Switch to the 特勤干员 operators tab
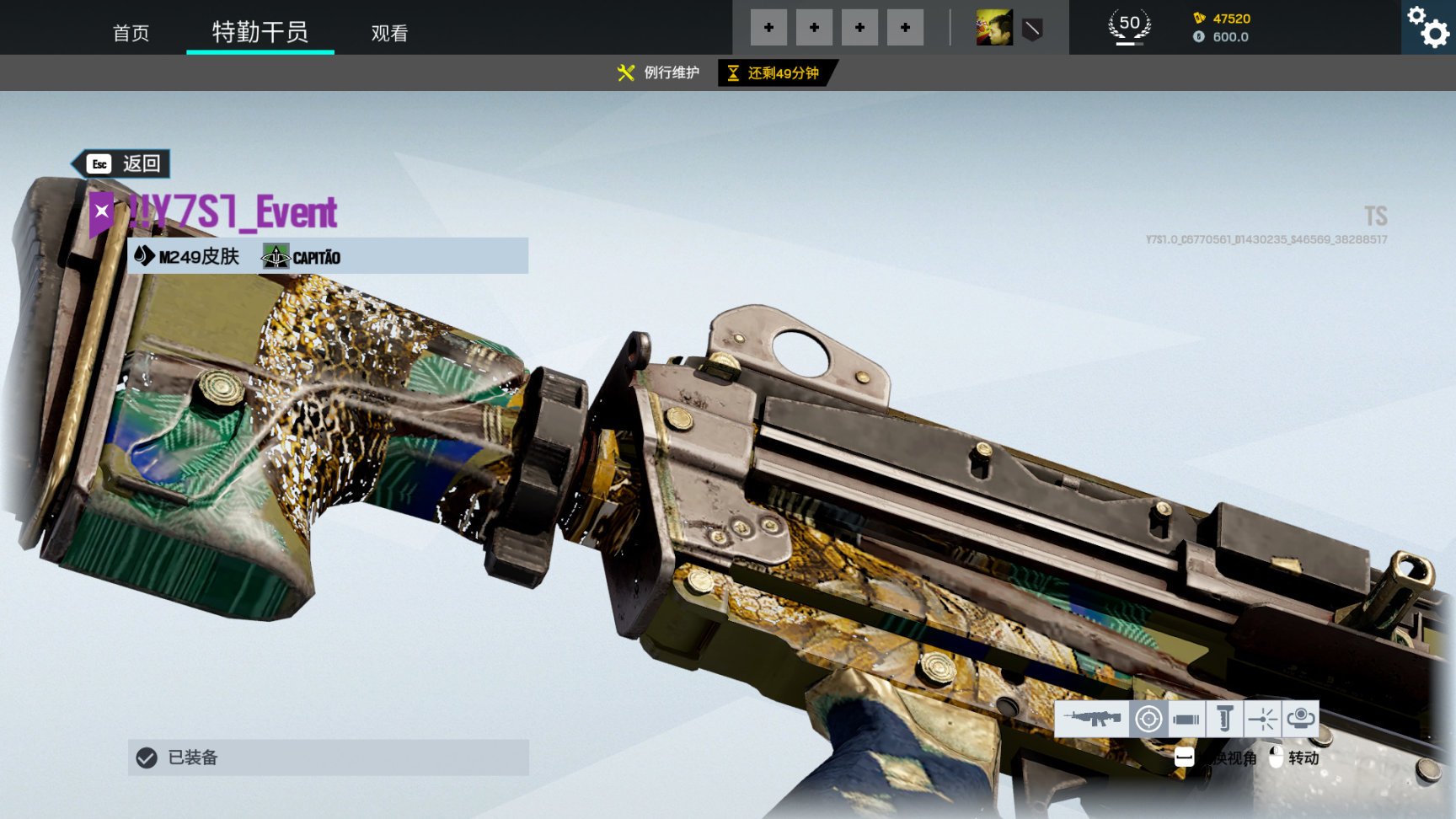The width and height of the screenshot is (1456, 819). point(260,32)
